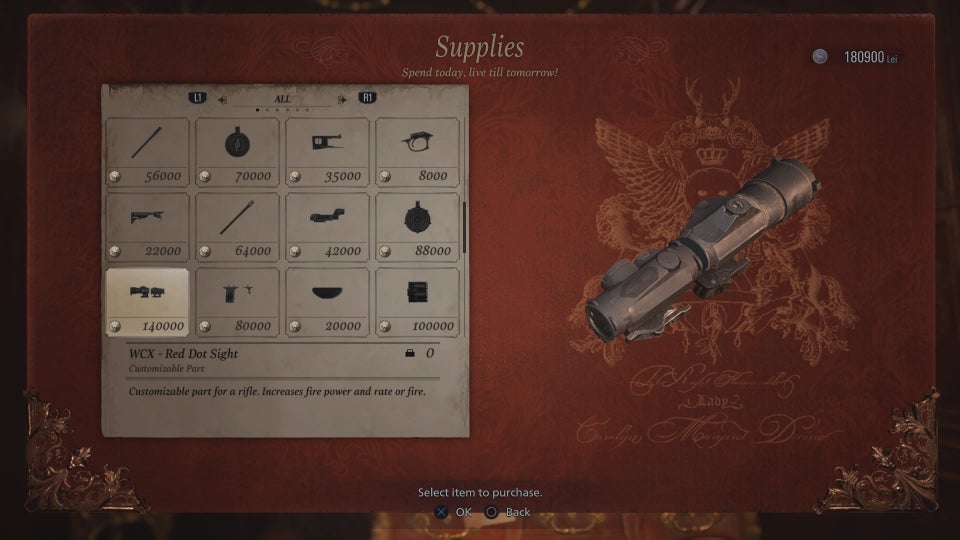960x540 pixels.
Task: Pick the cheek rest costing 20000
Action: [327, 302]
